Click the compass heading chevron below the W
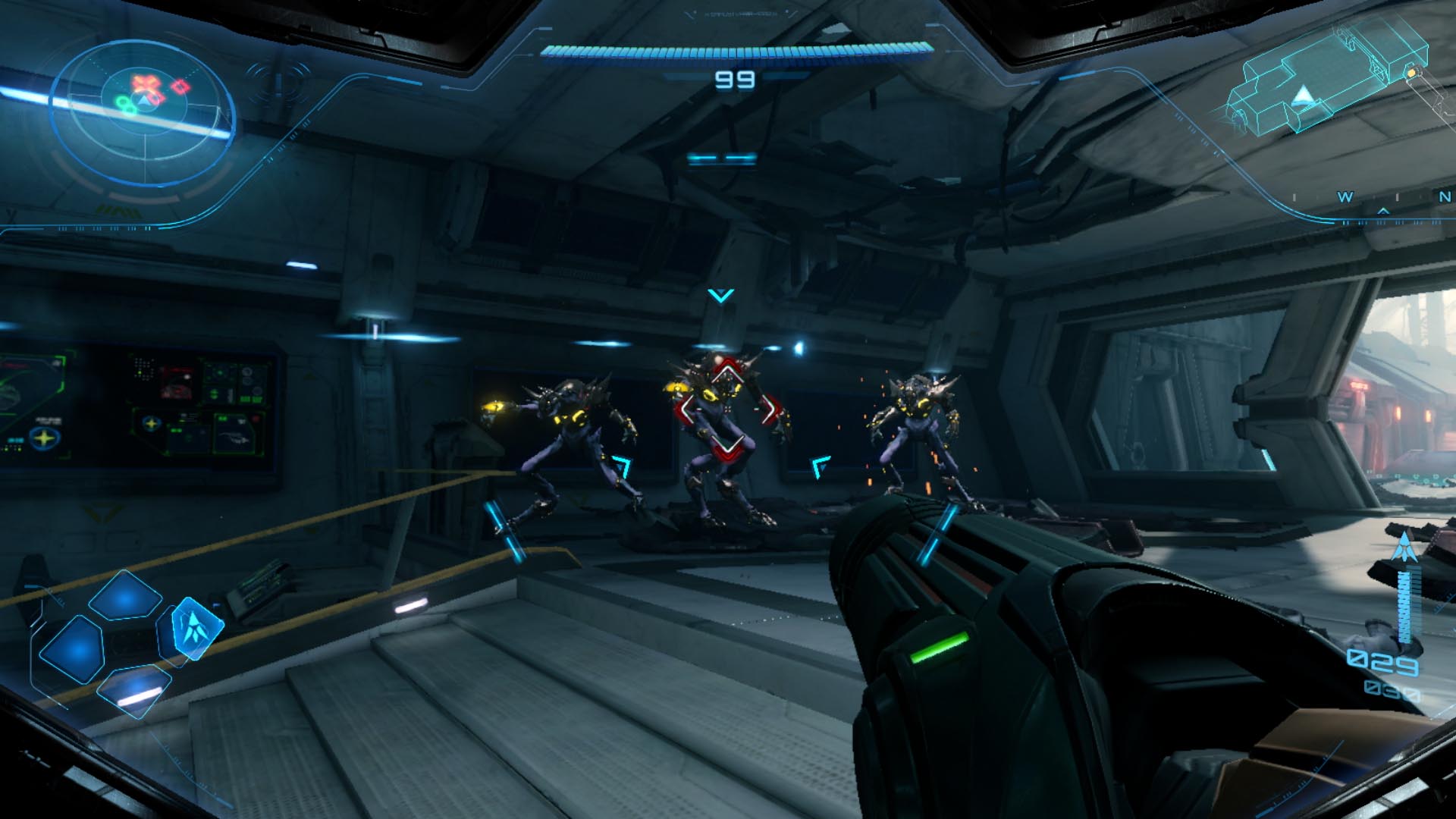 point(1384,211)
